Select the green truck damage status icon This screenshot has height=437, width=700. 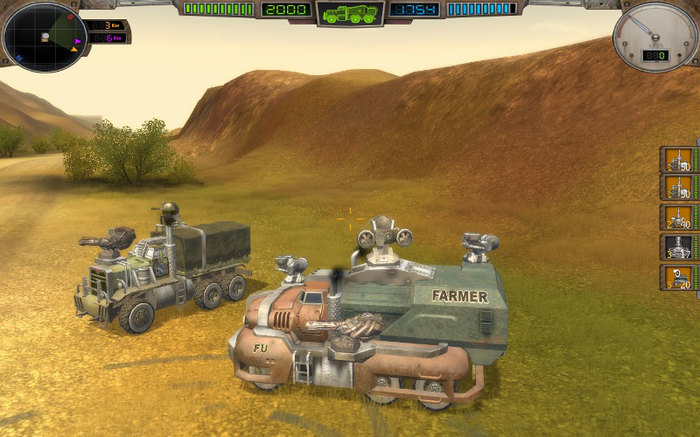tap(350, 13)
